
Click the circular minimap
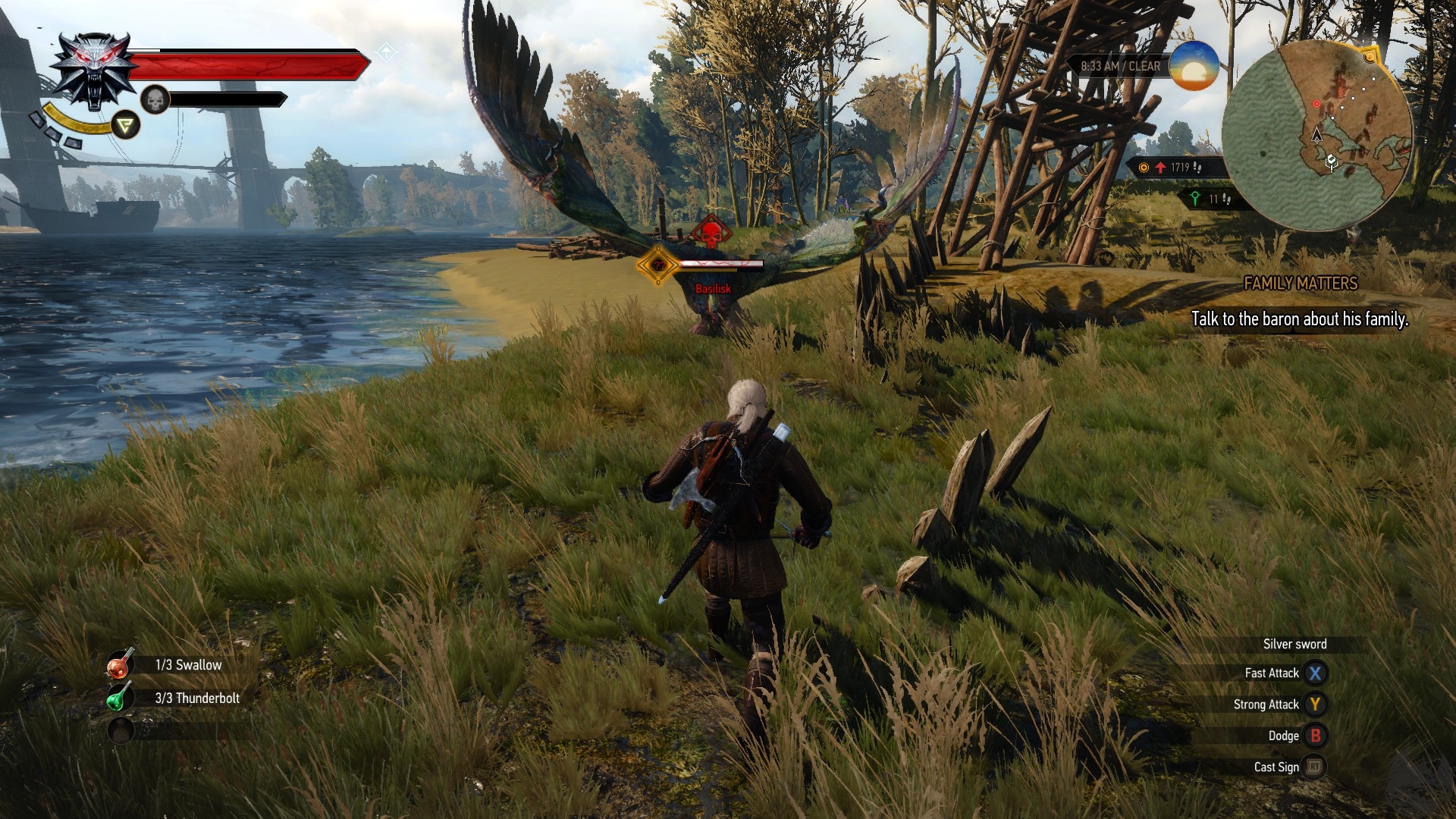[x=1317, y=135]
